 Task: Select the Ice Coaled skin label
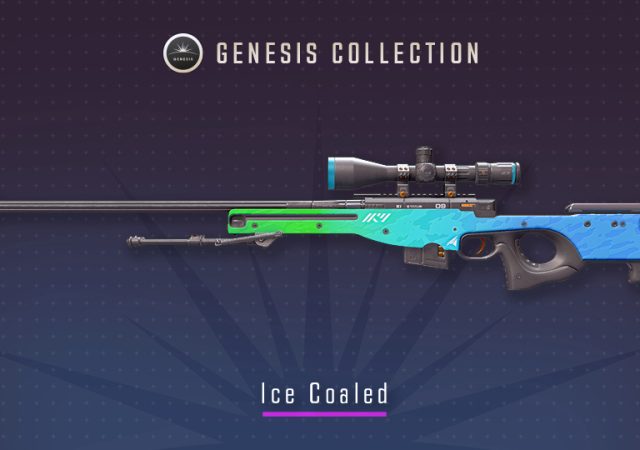[x=324, y=394]
